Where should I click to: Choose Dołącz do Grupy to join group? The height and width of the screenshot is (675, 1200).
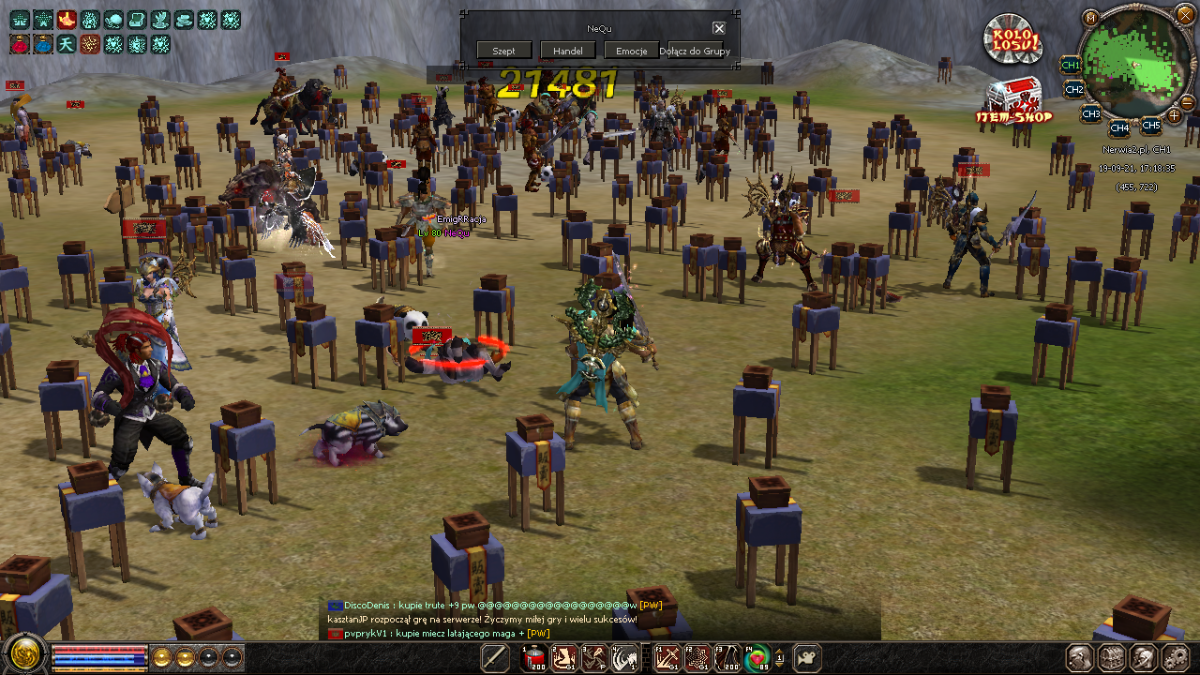695,50
